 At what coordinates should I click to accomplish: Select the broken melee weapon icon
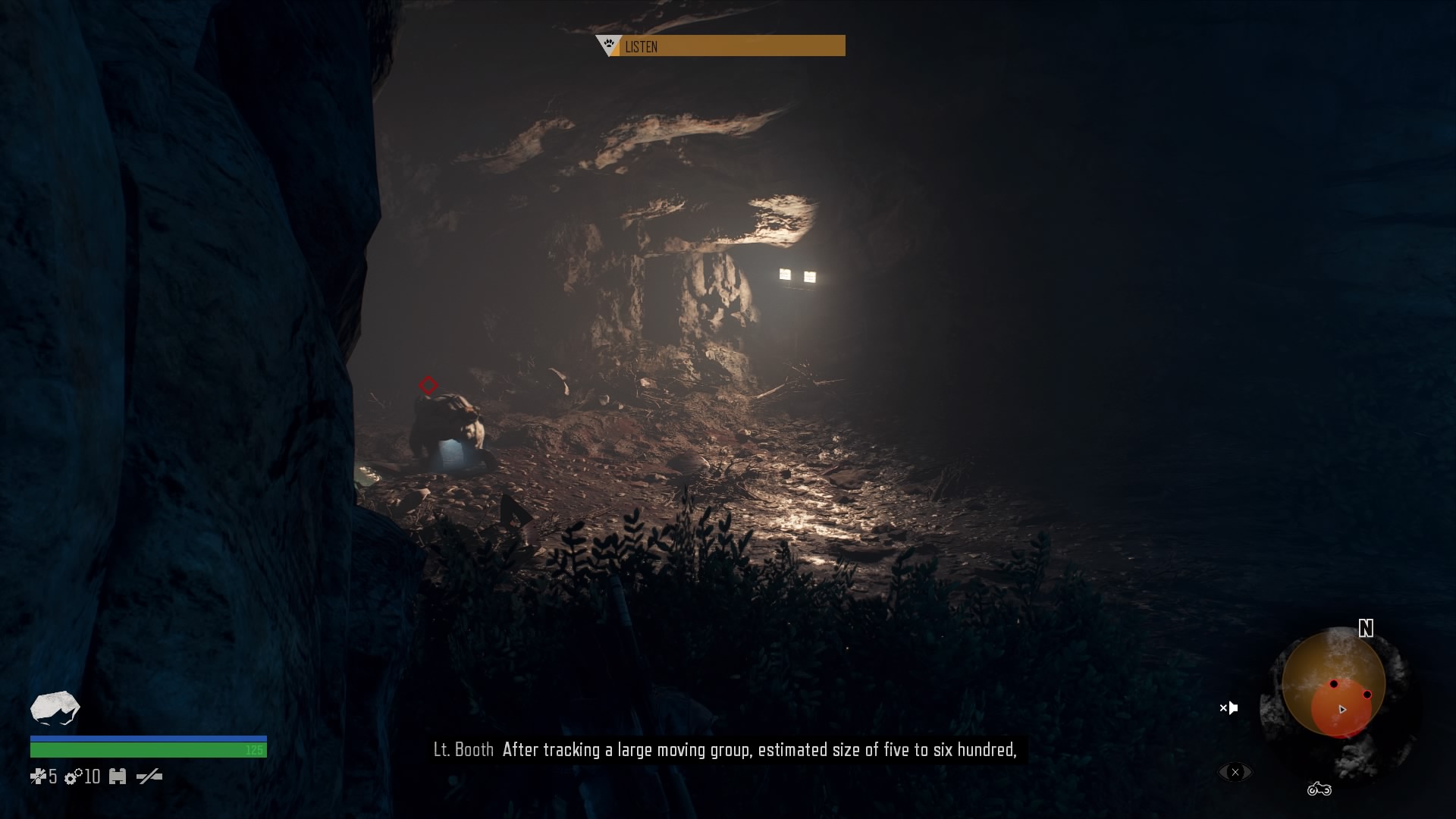point(149,777)
